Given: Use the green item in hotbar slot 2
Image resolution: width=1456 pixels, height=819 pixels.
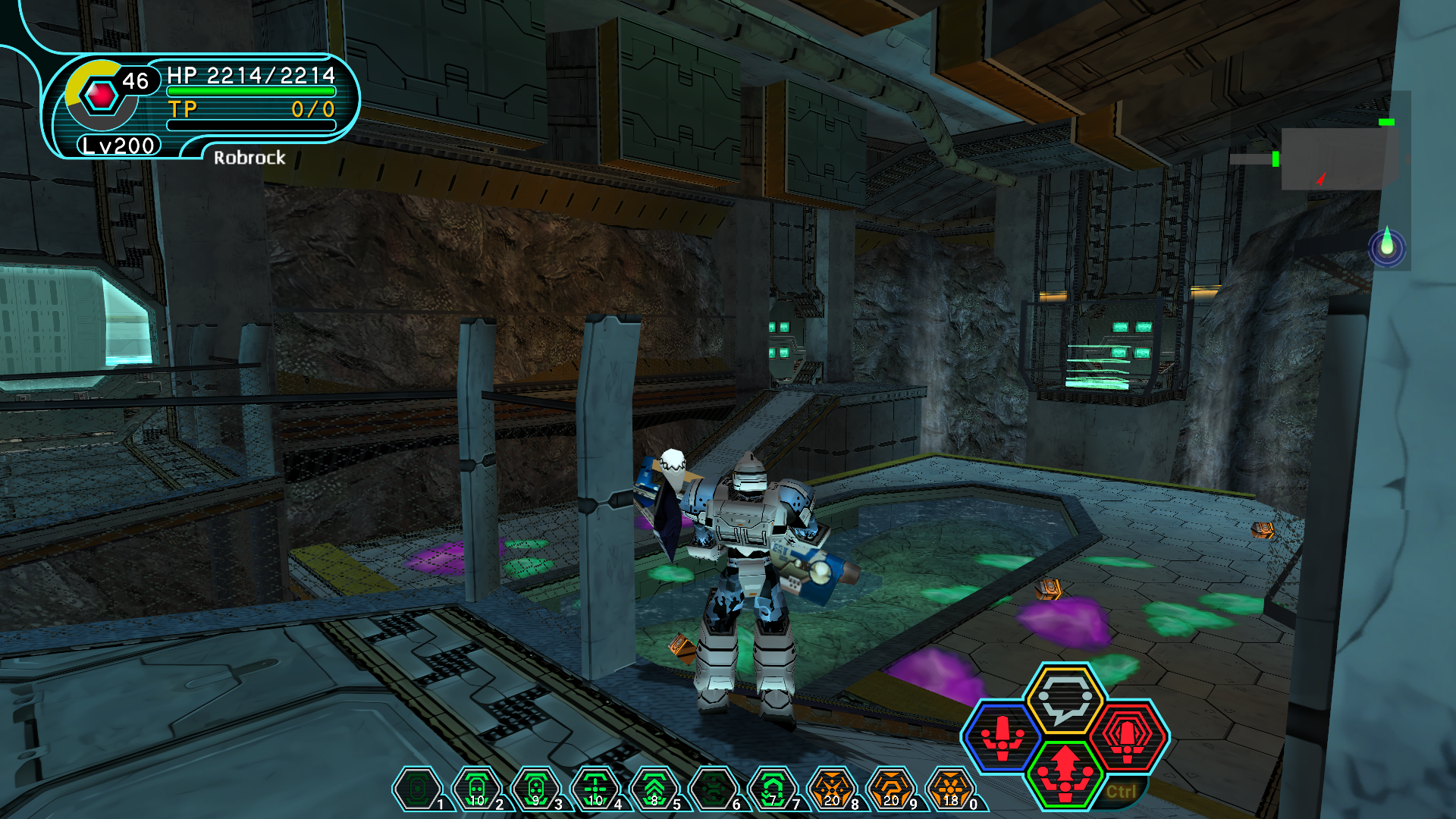Looking at the screenshot, I should [476, 789].
